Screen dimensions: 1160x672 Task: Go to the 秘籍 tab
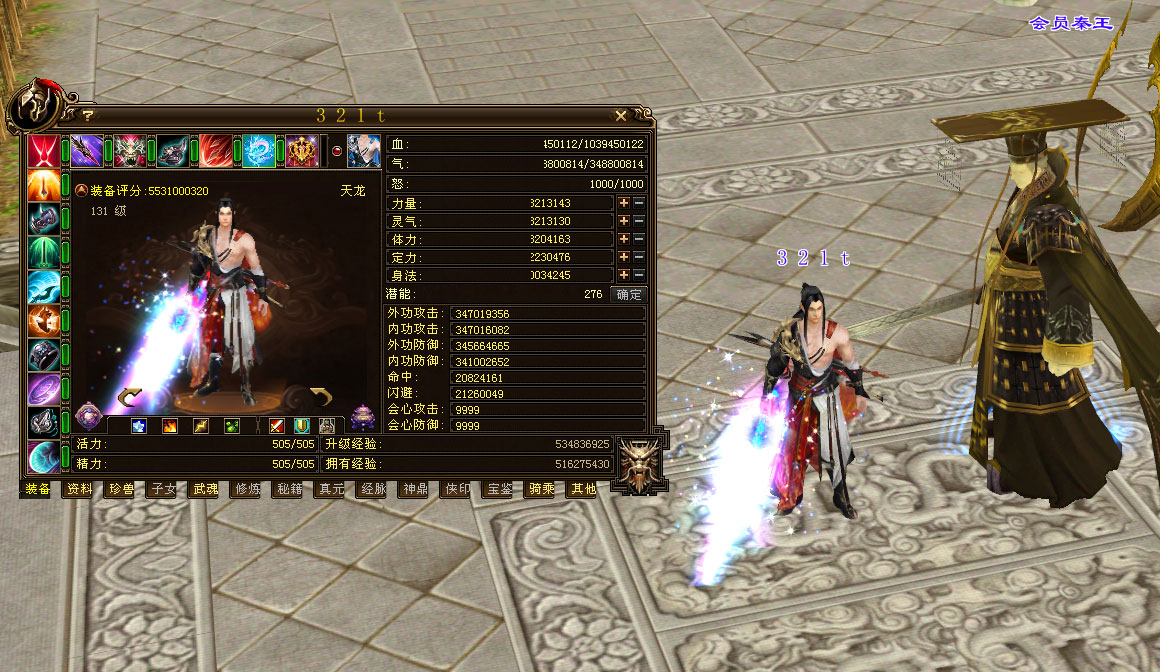pyautogui.click(x=289, y=489)
